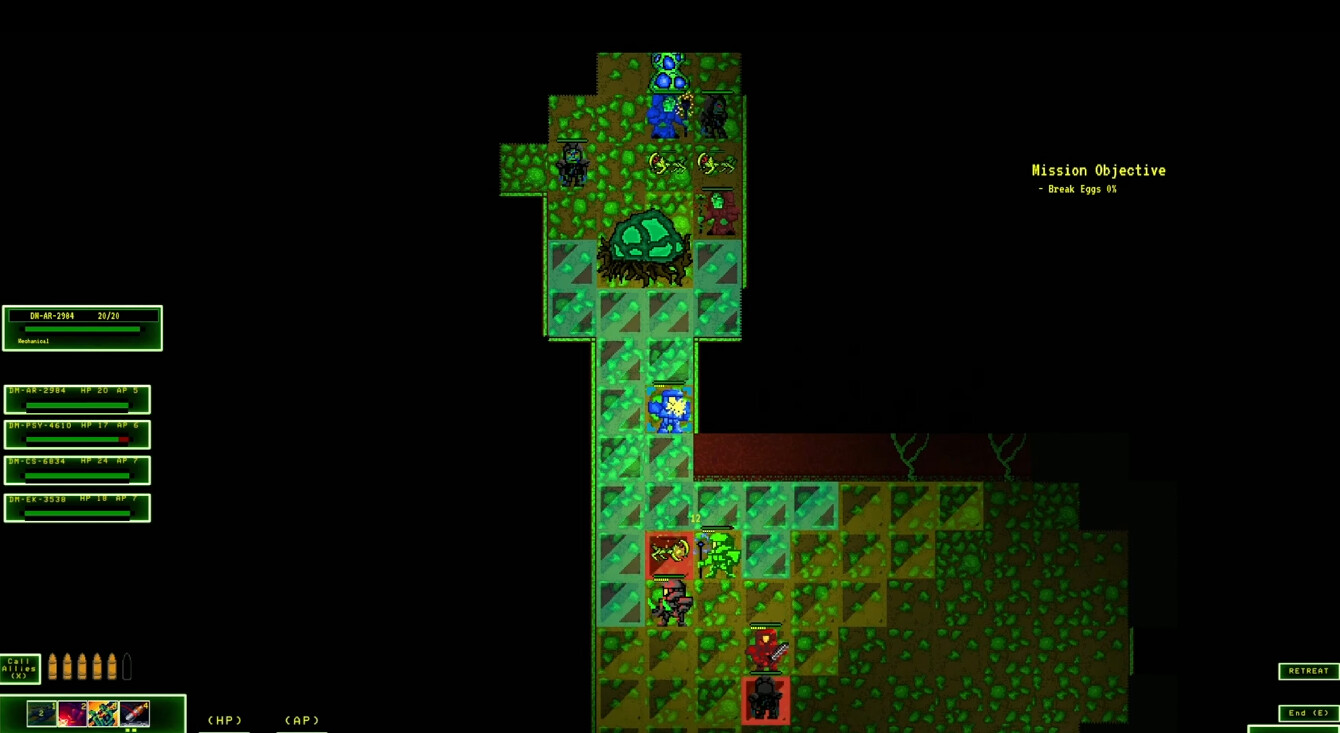Click the Break Eggs mission objective text
The image size is (1340, 733).
[x=1079, y=188]
